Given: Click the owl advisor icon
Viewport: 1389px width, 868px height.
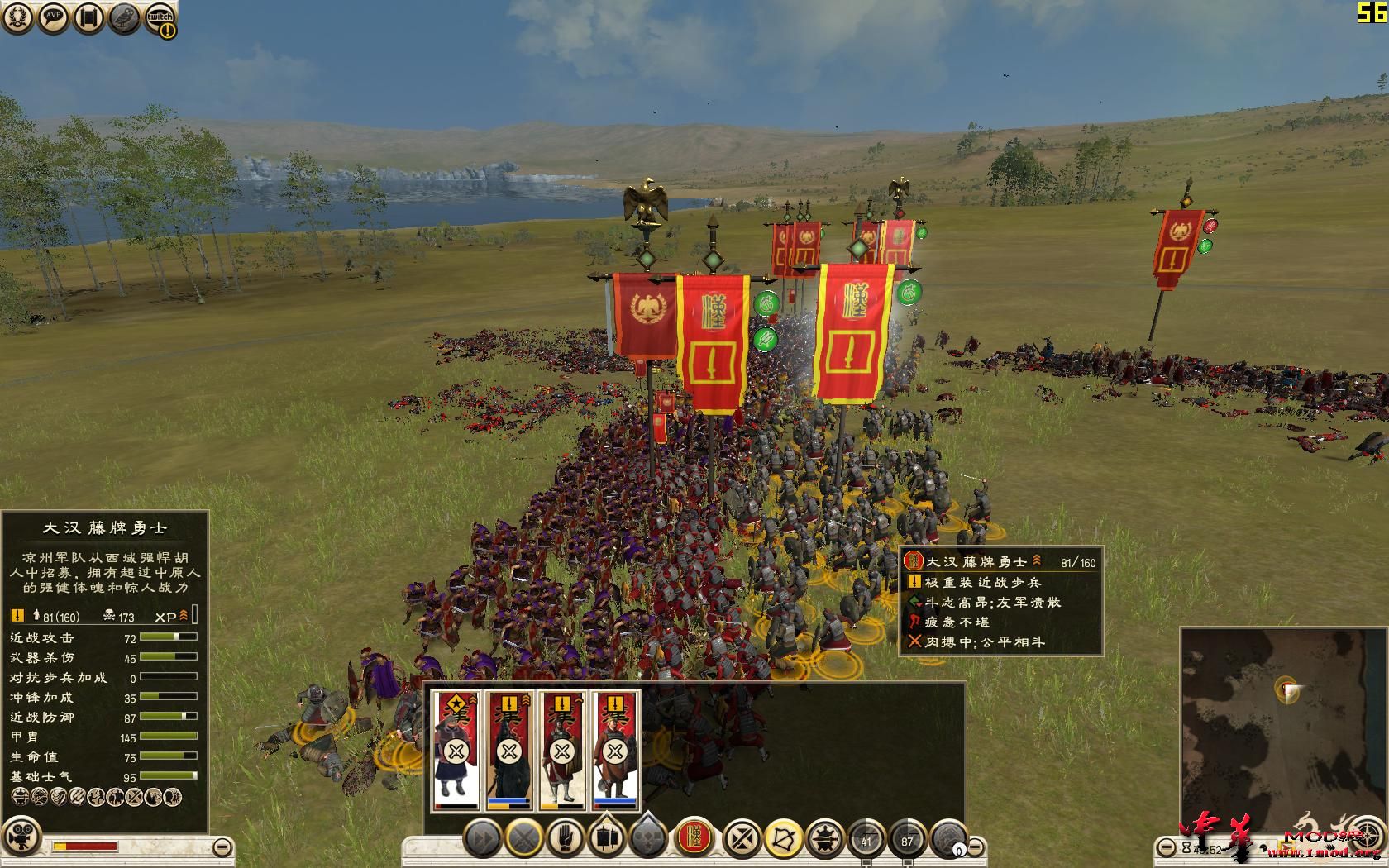Looking at the screenshot, I should pos(125,18).
